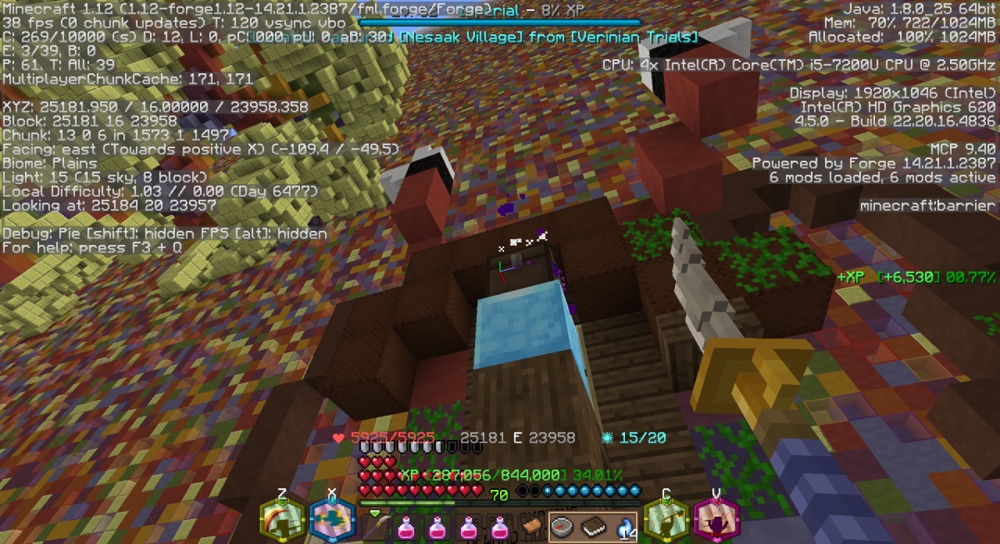The height and width of the screenshot is (544, 1000).
Task: Select the bow in the hotbar
Action: pyautogui.click(x=380, y=526)
